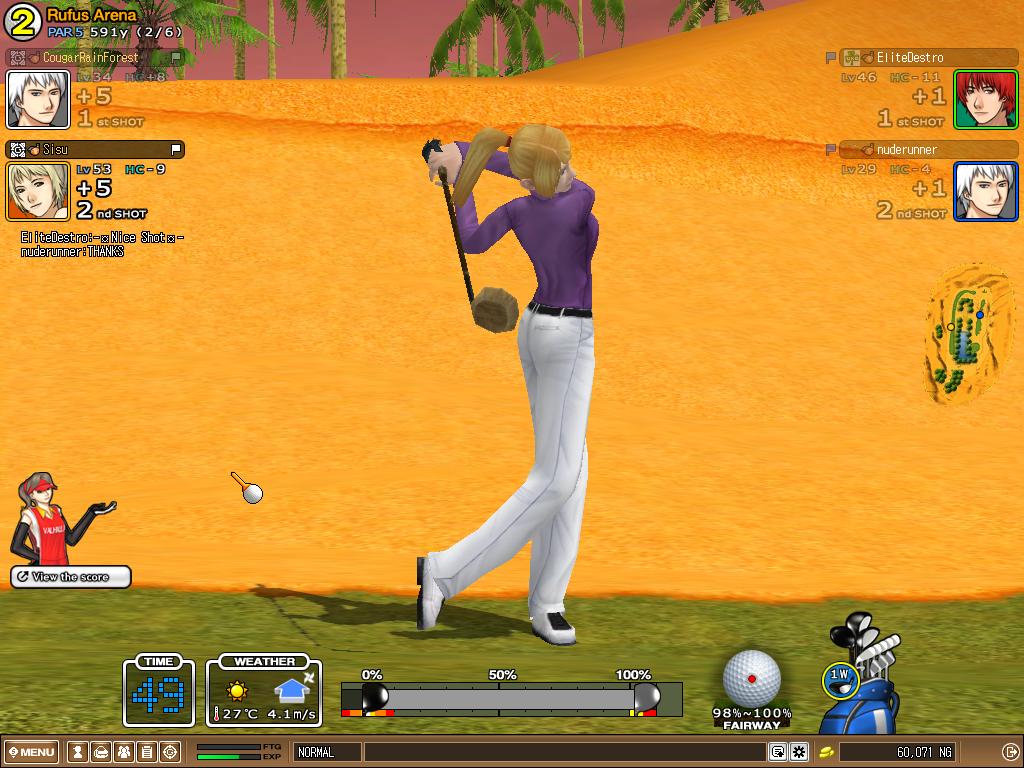The height and width of the screenshot is (768, 1024).
Task: Open the gear options icon
Action: (x=799, y=752)
